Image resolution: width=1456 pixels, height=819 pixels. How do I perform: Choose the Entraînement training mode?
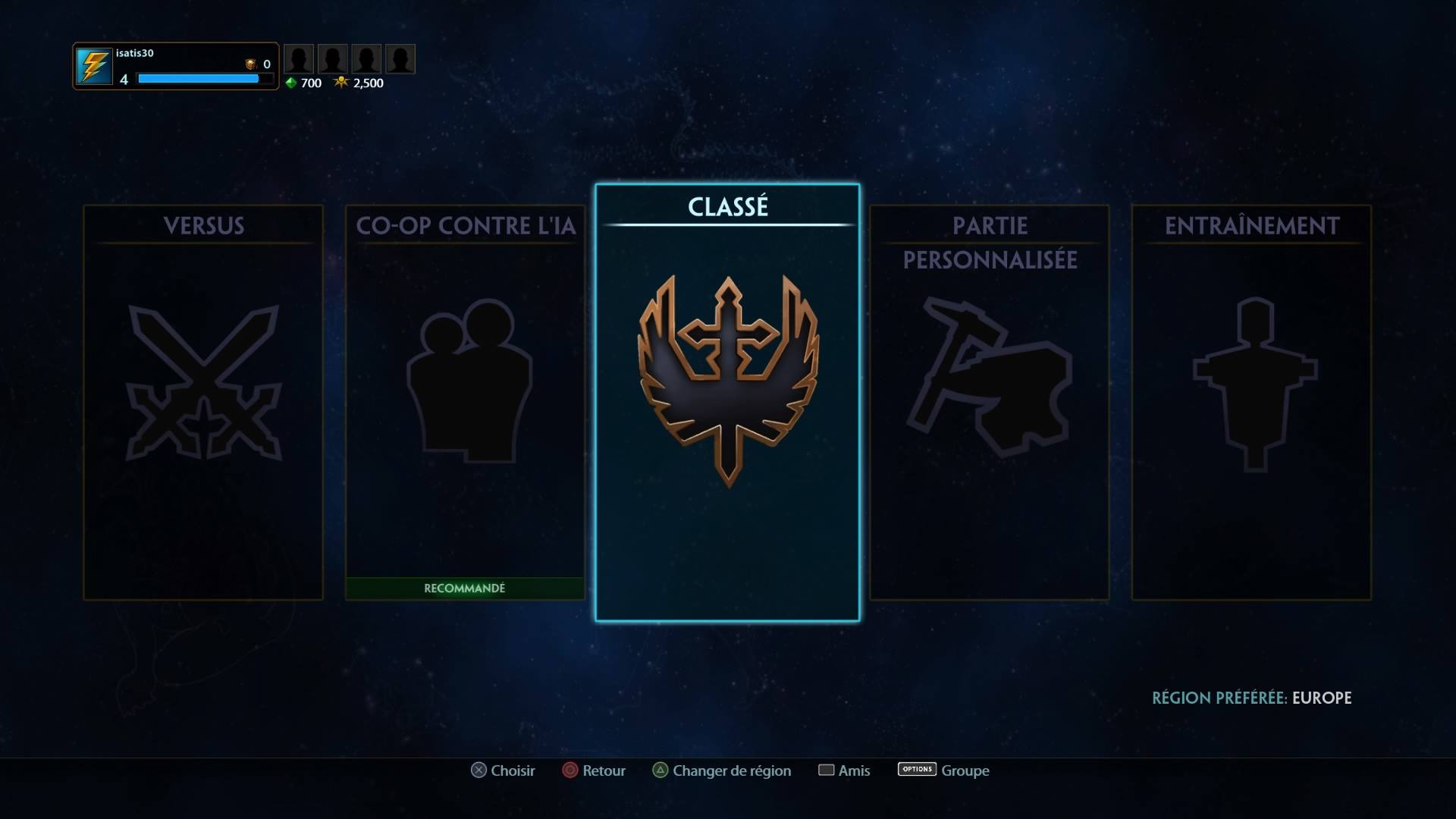[x=1251, y=402]
